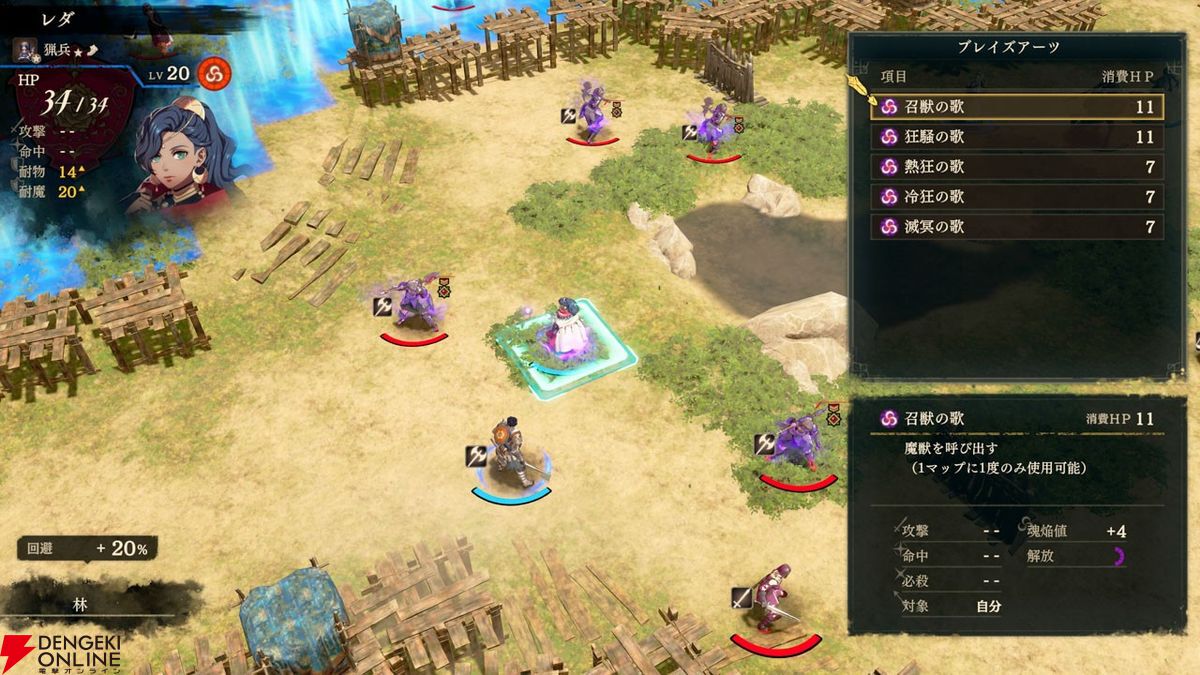Select the blue-ringed allied axe unit
This screenshot has height=675, width=1200.
pos(509,455)
